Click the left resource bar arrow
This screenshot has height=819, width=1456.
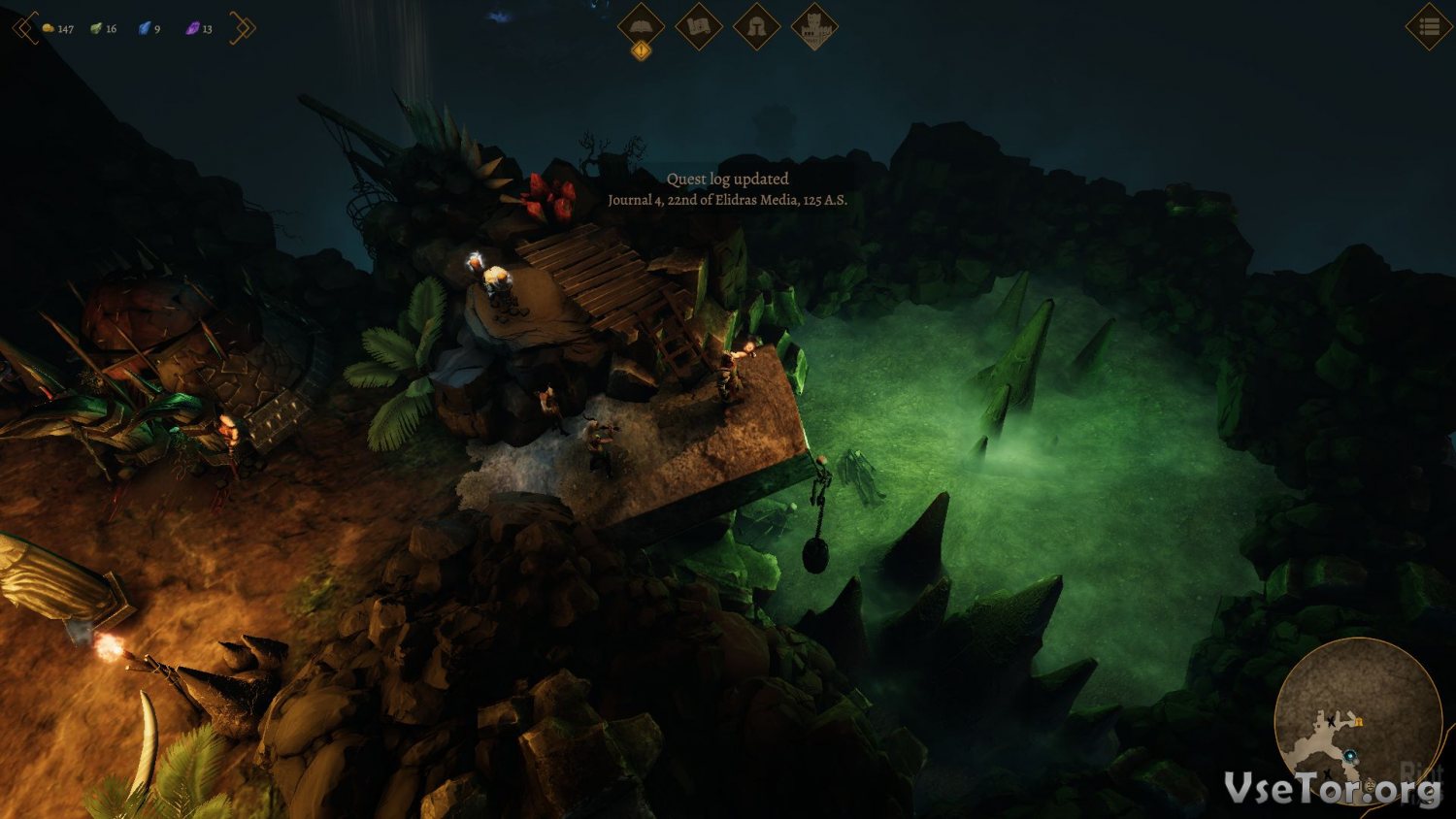click(23, 28)
